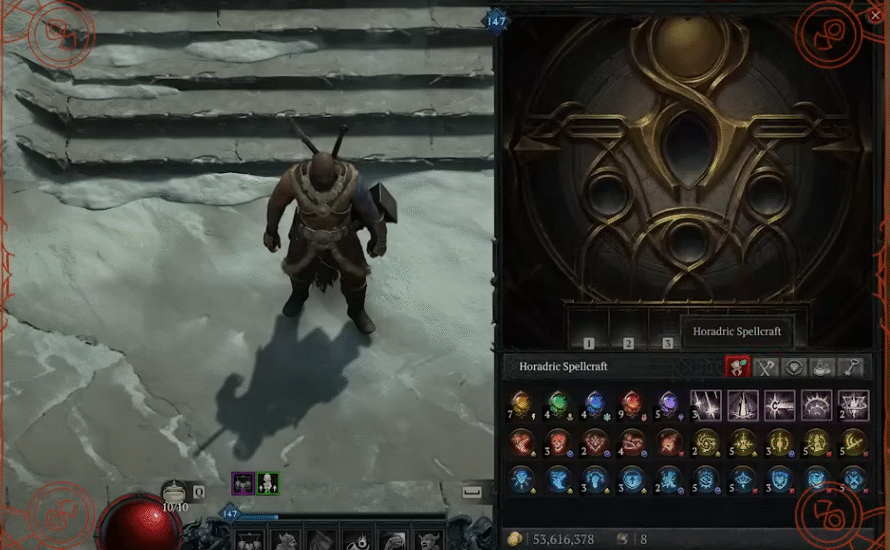Pick the white spiked half-circle catalyst tile
890x550 pixels.
point(816,405)
